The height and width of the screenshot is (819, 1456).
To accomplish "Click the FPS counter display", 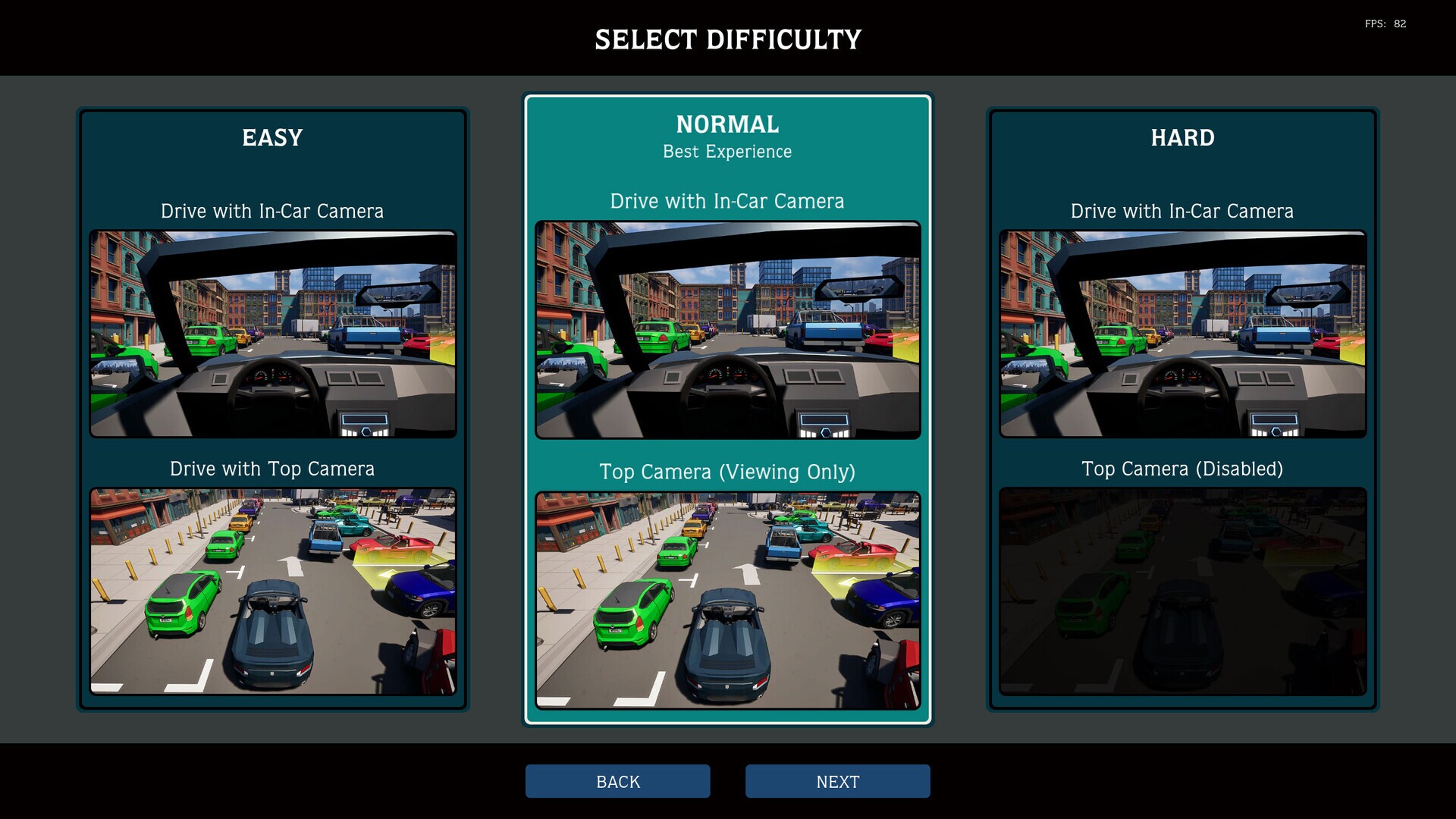I will point(1385,24).
